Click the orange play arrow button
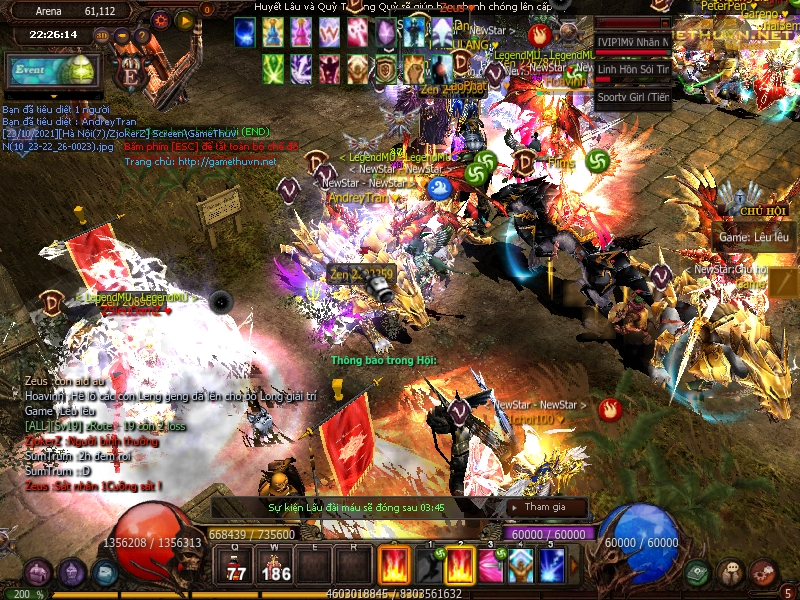The width and height of the screenshot is (800, 600). (184, 20)
